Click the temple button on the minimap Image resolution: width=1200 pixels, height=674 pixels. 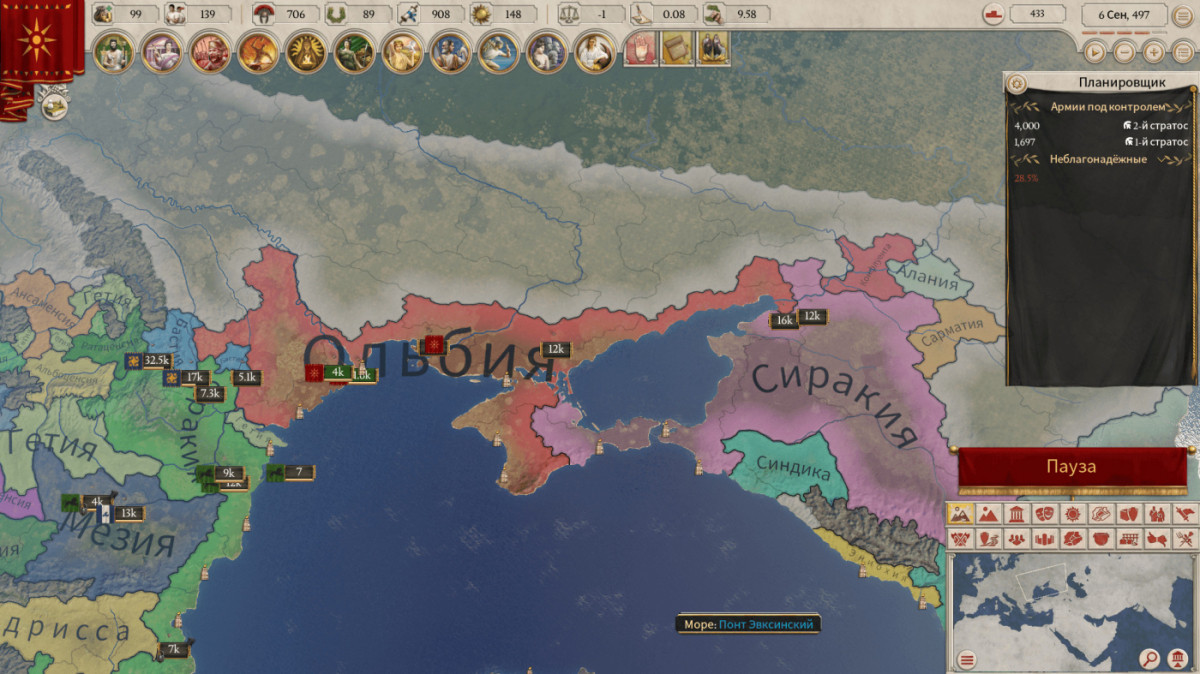pos(1178,658)
